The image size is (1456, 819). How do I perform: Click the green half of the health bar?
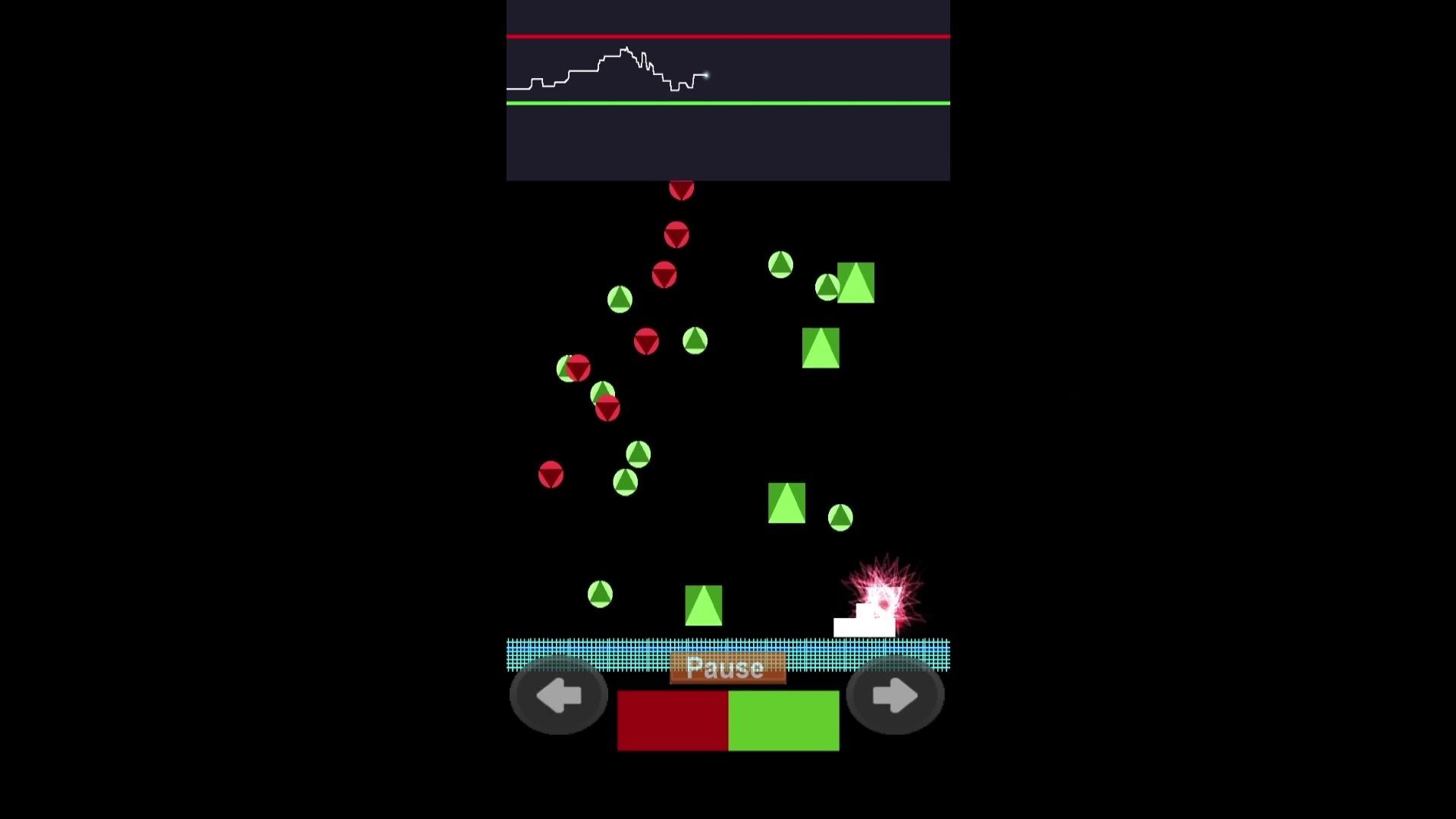(785, 720)
